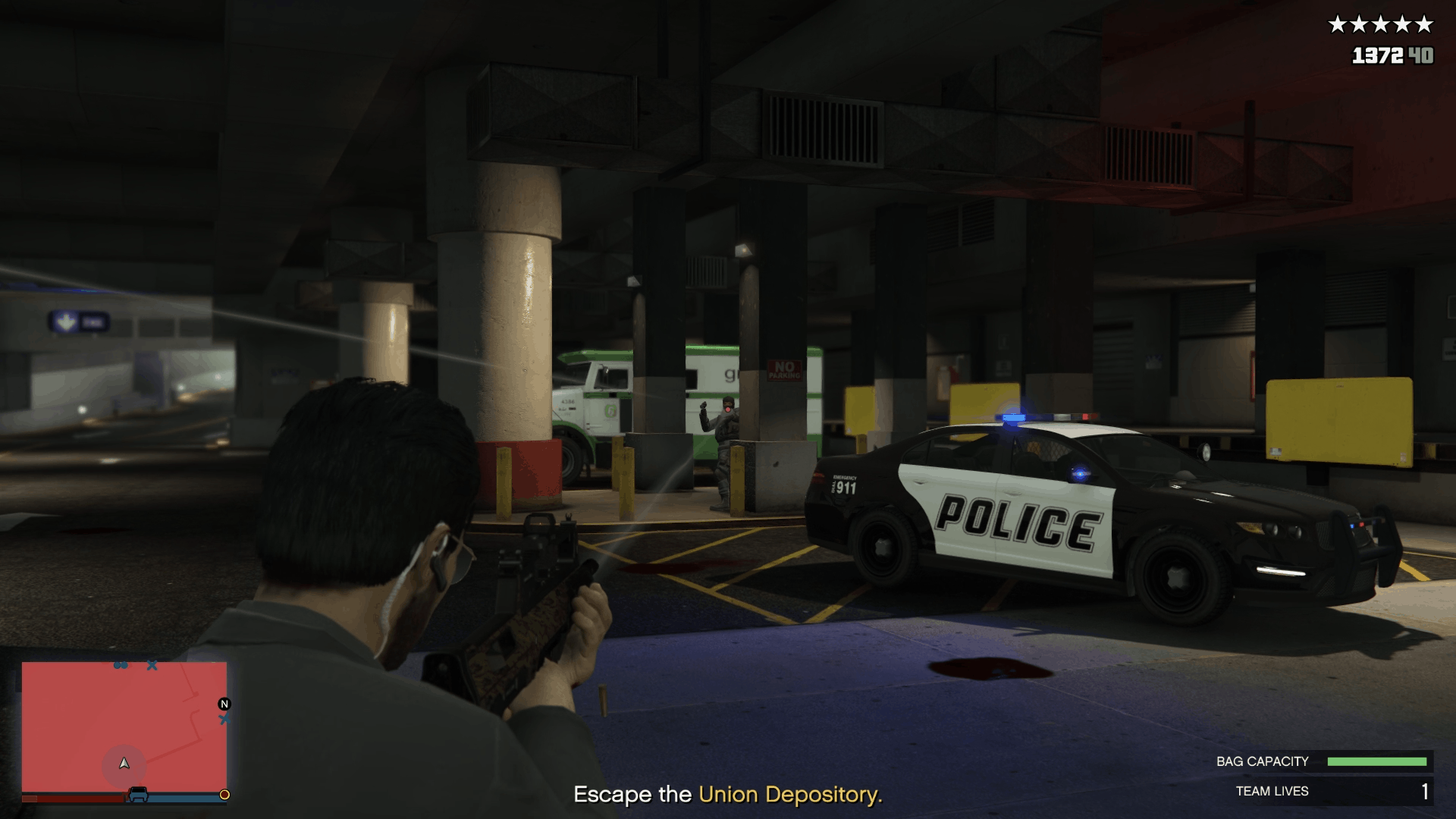Click the white player arrow on the minimap
The height and width of the screenshot is (819, 1456).
click(125, 765)
